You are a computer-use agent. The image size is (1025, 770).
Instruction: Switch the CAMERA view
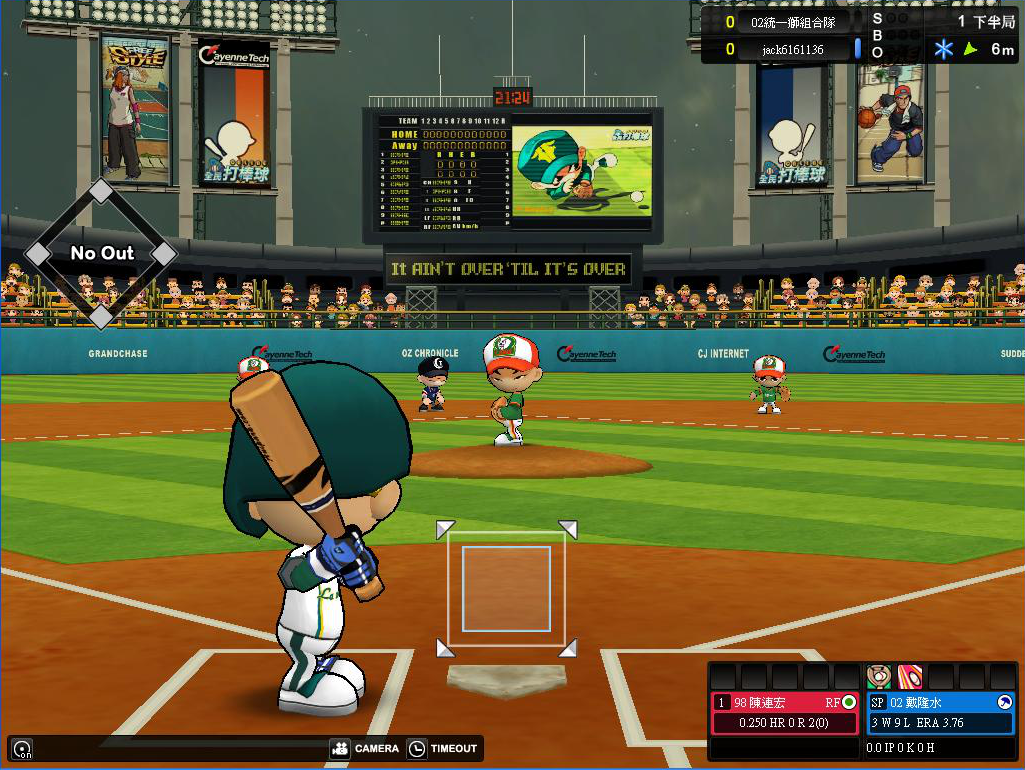click(x=365, y=748)
